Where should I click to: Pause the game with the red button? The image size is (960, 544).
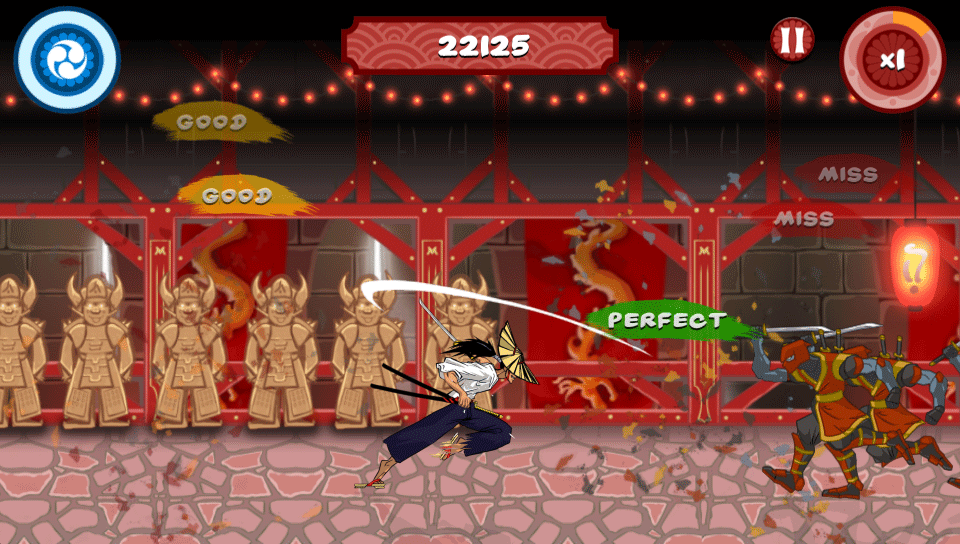pyautogui.click(x=792, y=40)
